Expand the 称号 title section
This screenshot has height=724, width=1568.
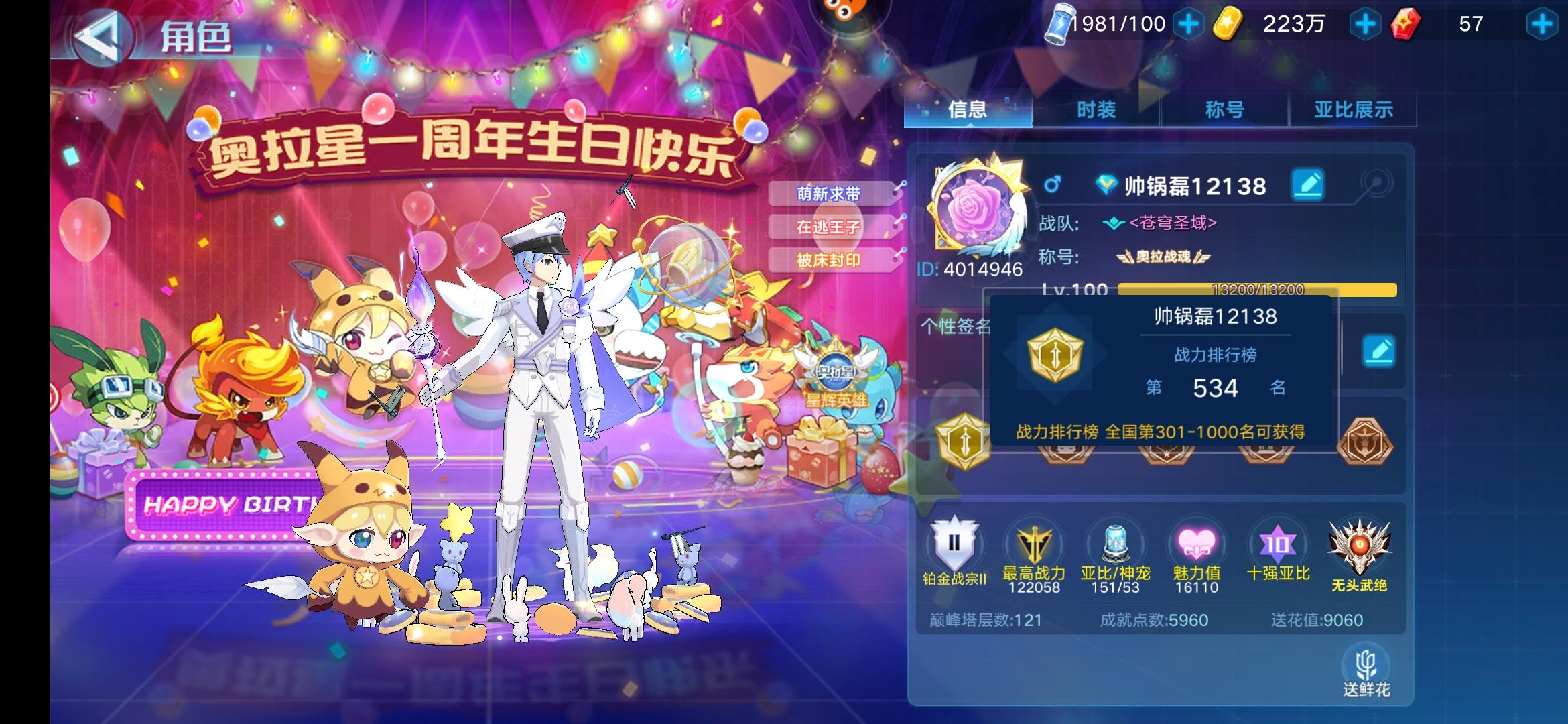pos(1225,111)
